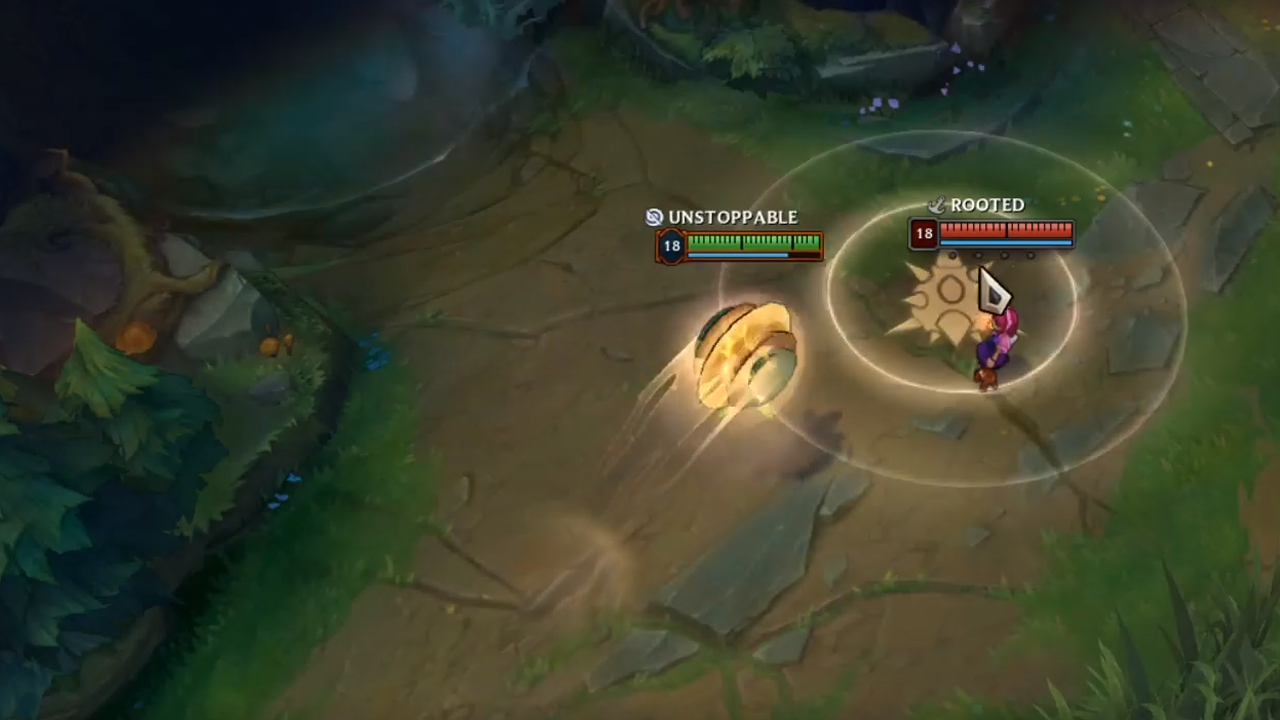Select the level 18 badge on red bar

point(924,231)
